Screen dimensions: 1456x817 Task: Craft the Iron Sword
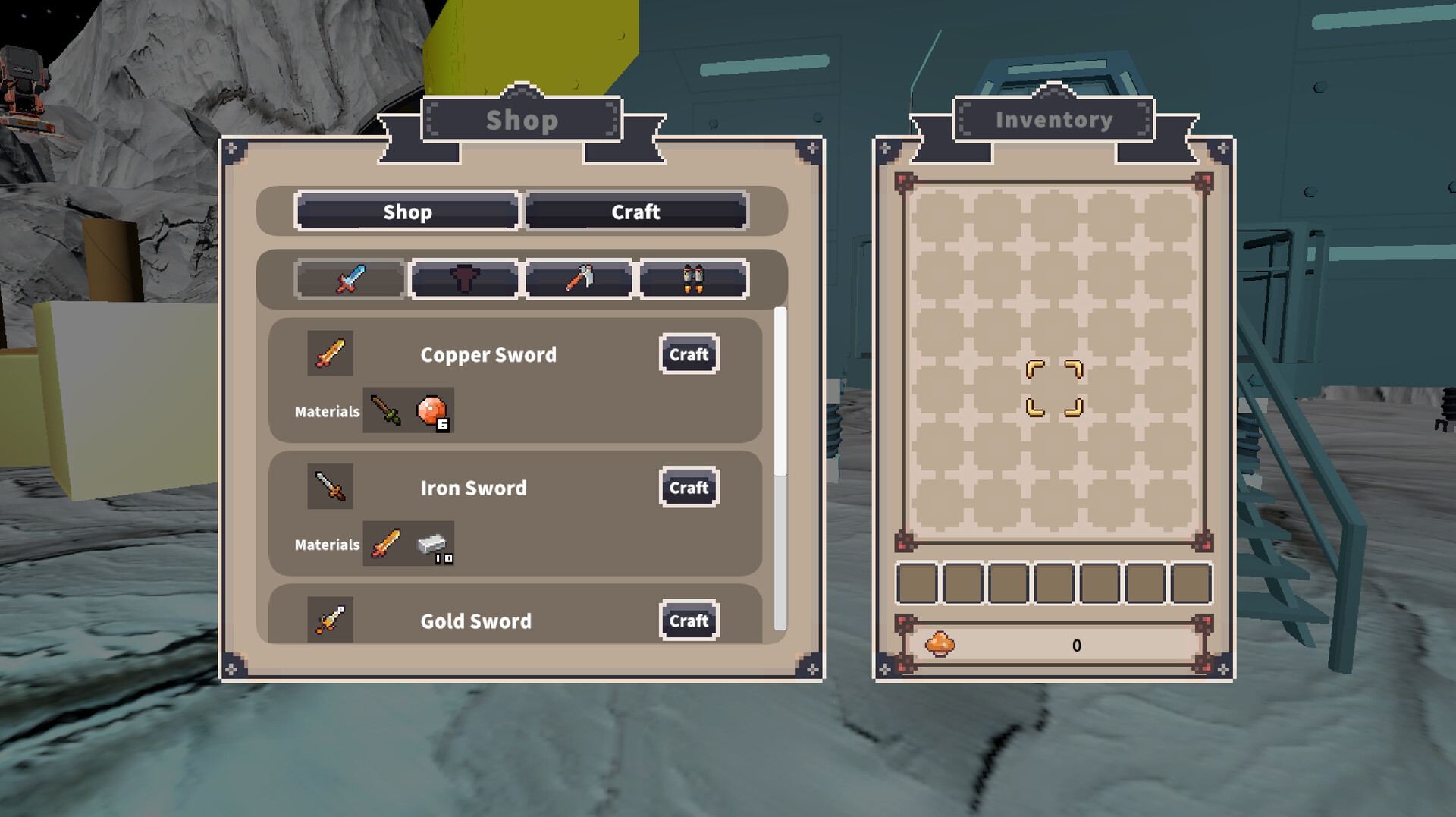coord(688,488)
